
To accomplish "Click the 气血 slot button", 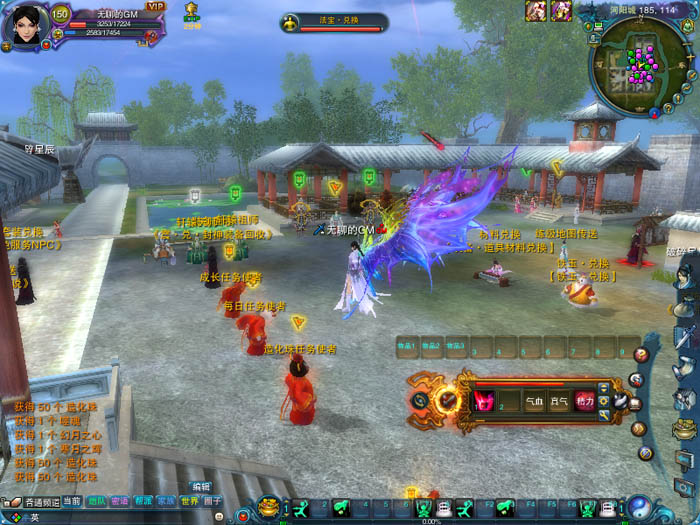I will point(535,402).
